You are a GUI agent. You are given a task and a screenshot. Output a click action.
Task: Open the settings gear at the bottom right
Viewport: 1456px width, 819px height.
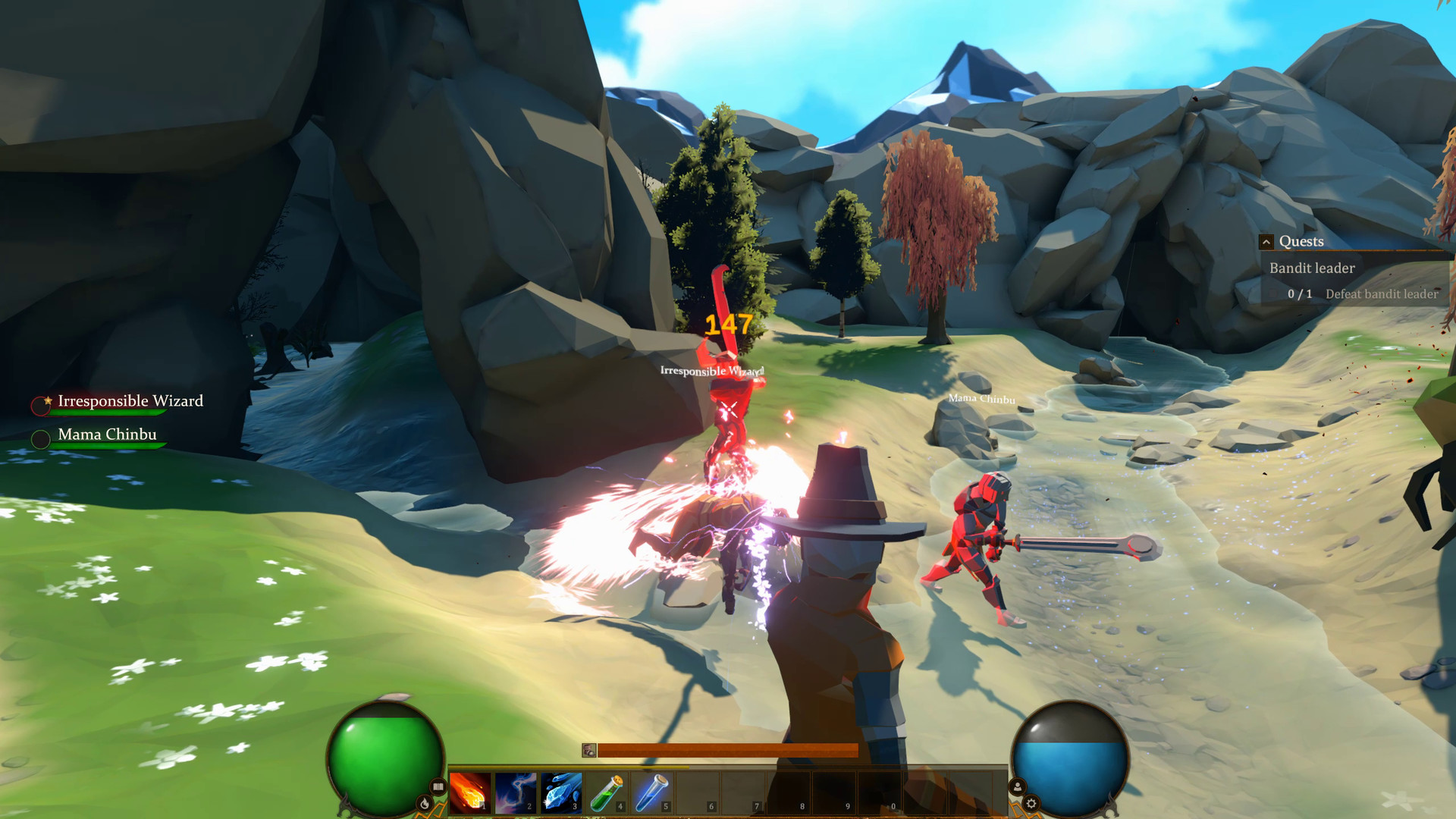1031,802
